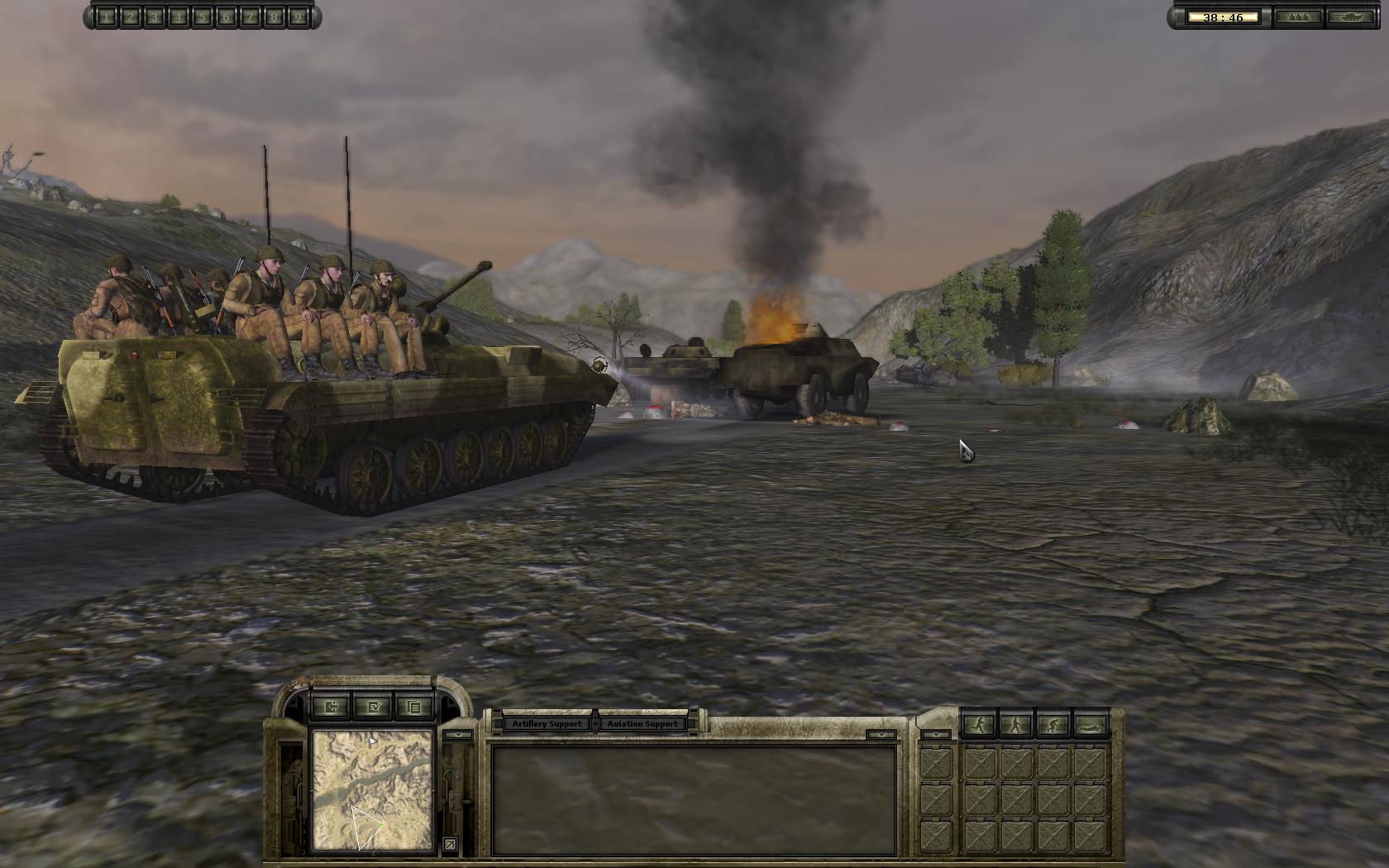Switch to the Artillery Support tab

(x=546, y=723)
